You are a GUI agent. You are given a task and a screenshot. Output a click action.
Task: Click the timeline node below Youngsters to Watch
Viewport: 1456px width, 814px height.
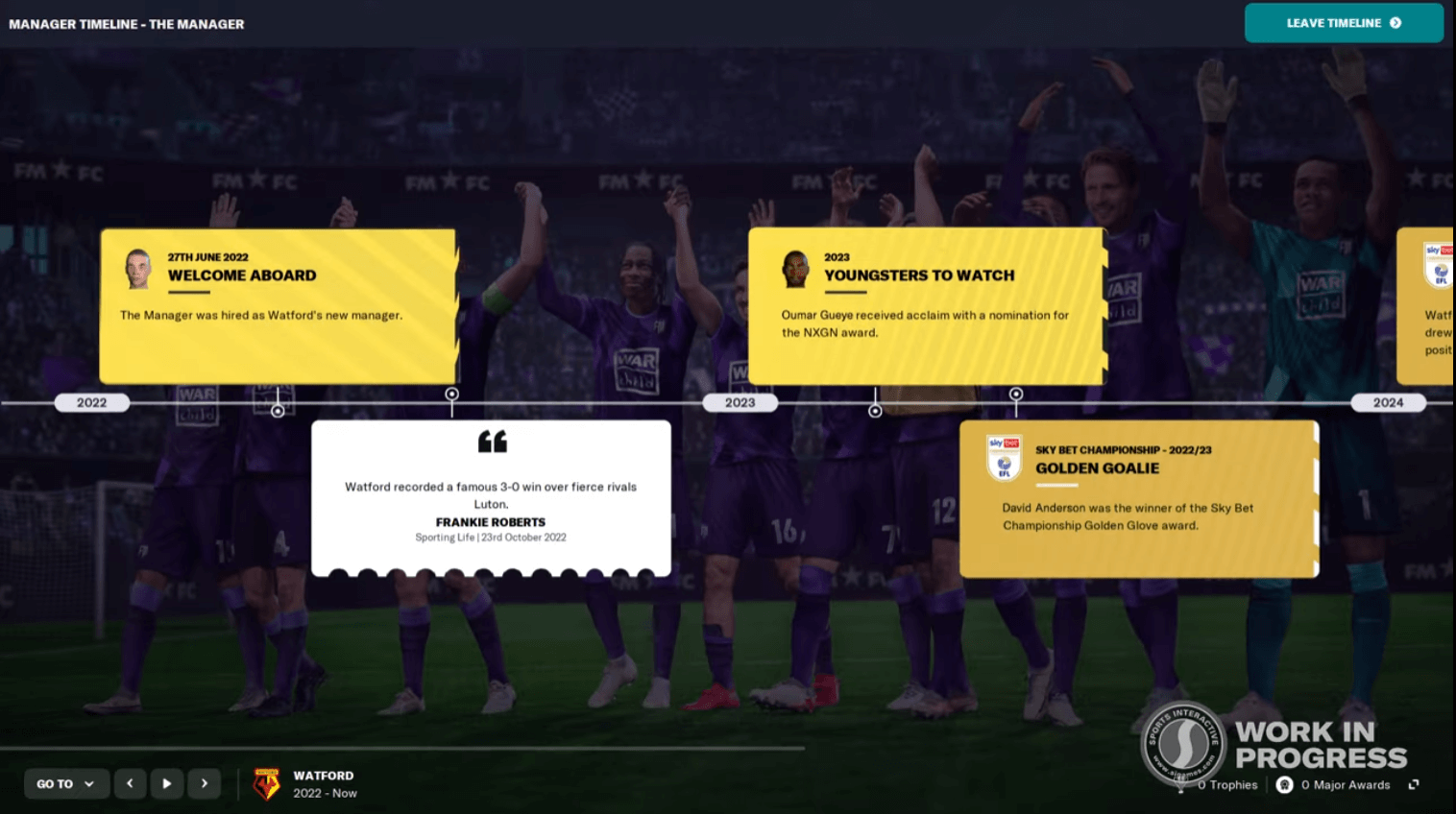[875, 411]
